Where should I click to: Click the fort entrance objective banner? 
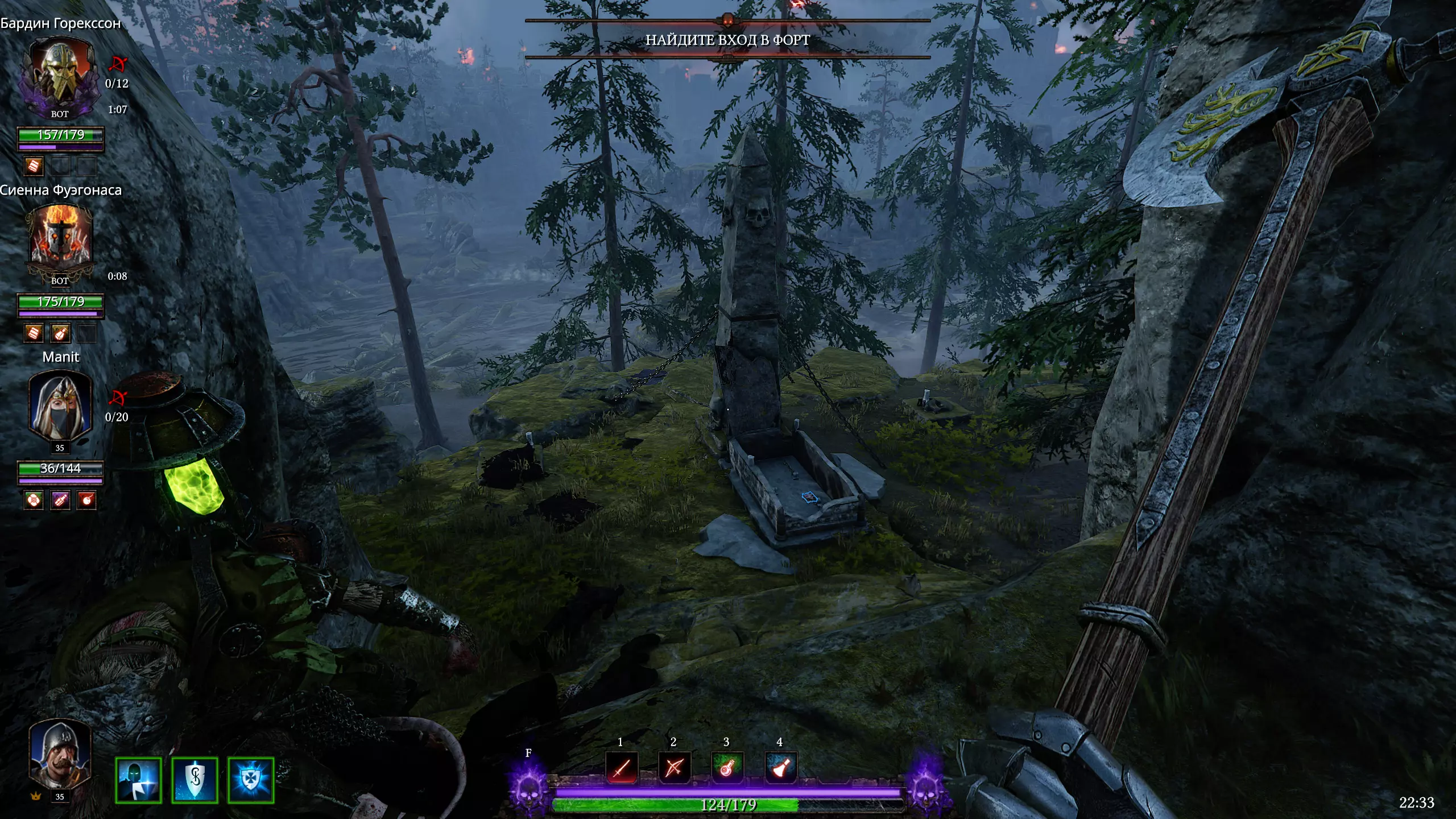727,40
